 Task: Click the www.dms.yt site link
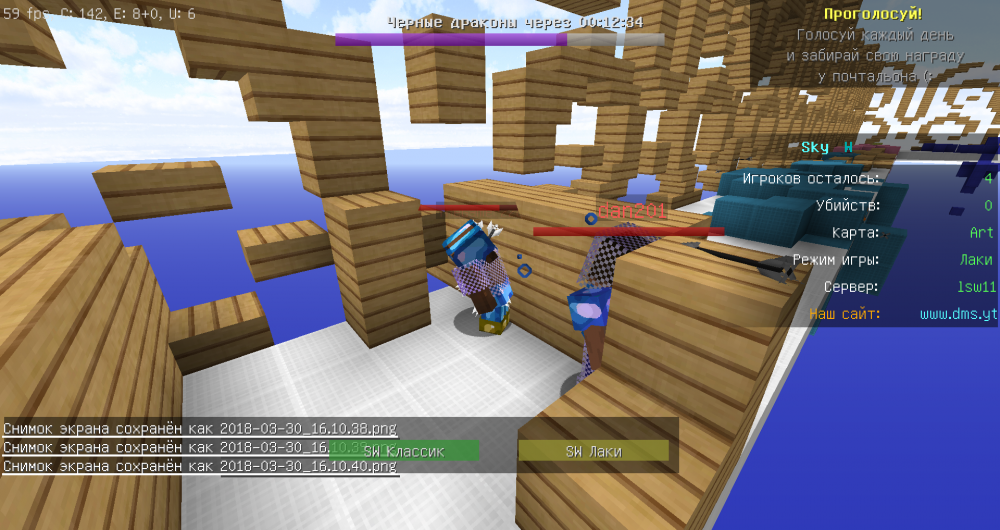tap(958, 314)
